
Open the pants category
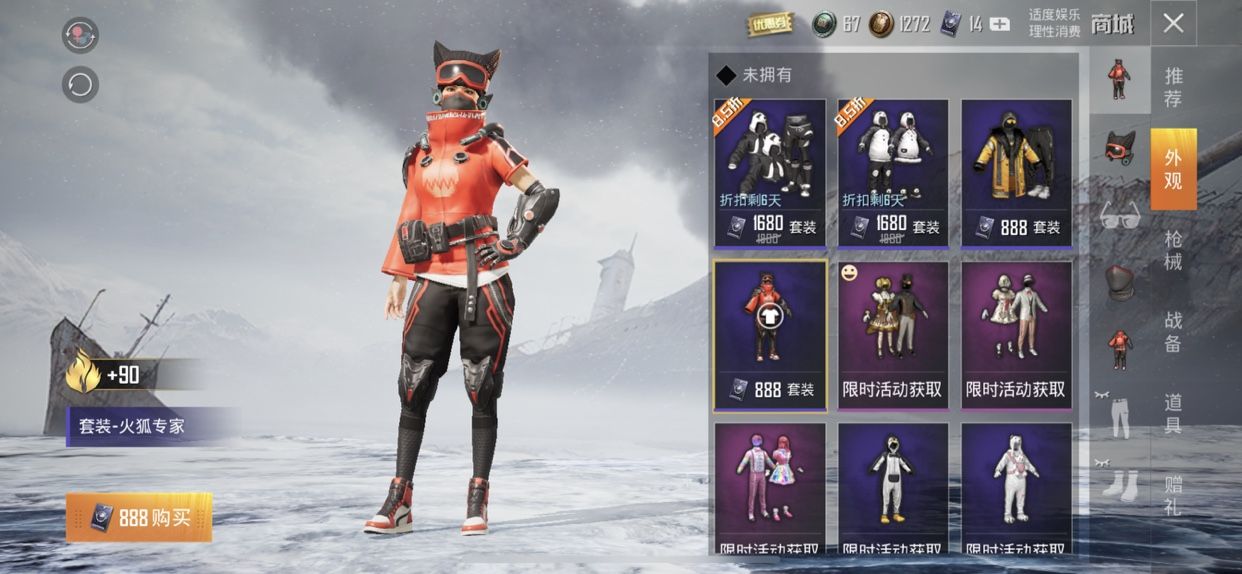point(1119,417)
